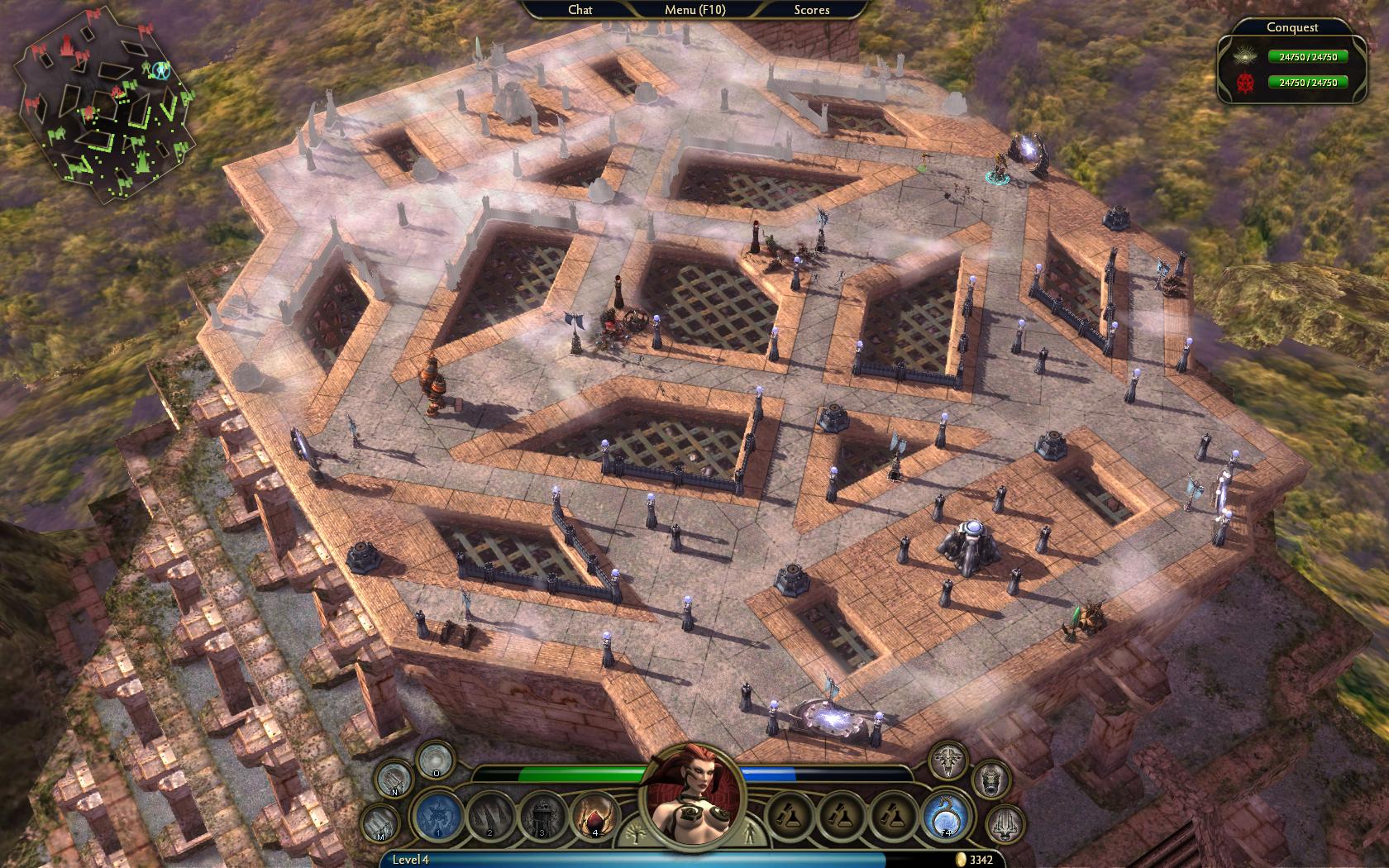The width and height of the screenshot is (1389, 868).
Task: Use the spikes ability in slot 2
Action: click(490, 817)
